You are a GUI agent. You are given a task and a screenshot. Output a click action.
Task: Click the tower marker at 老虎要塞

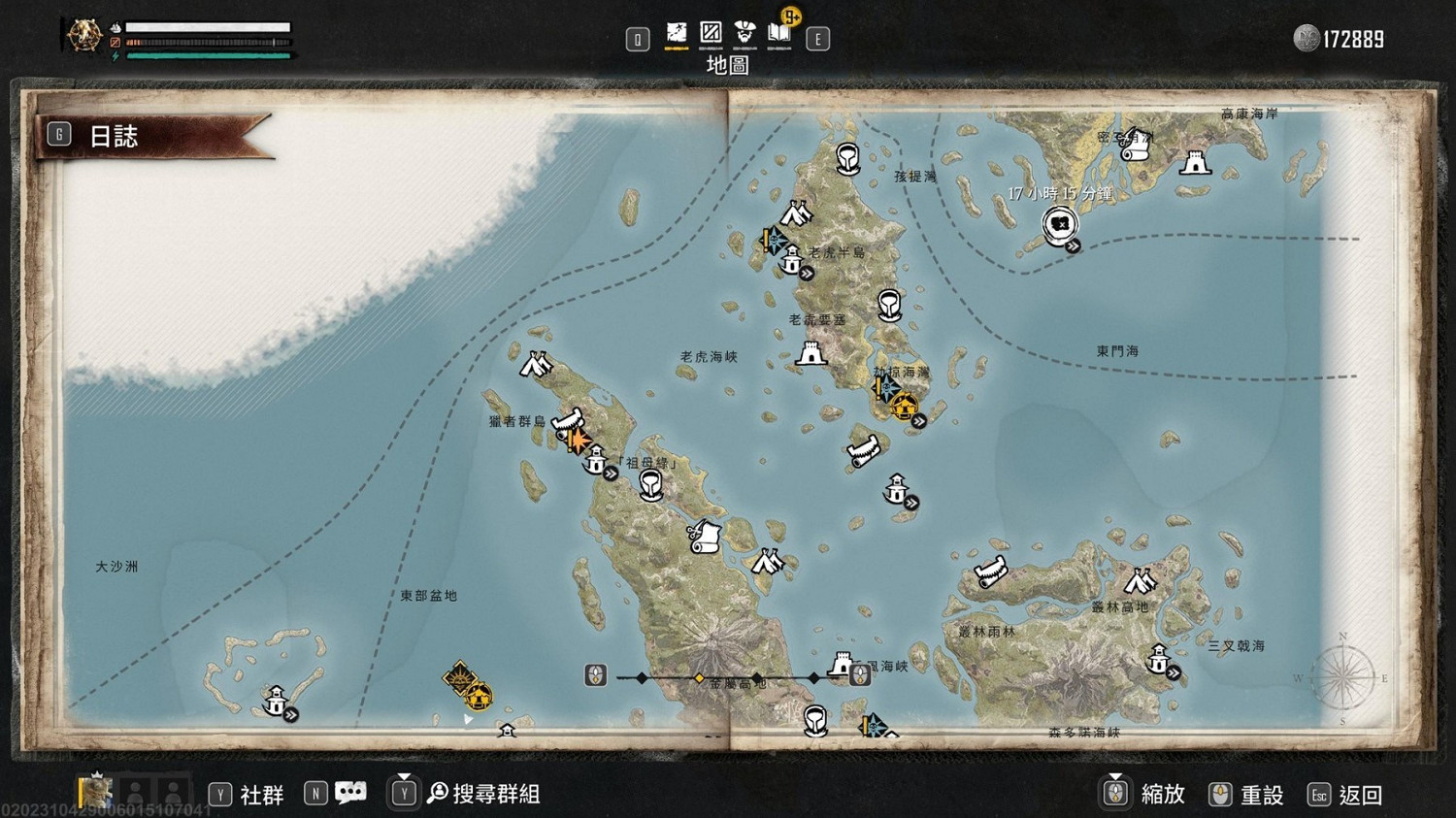[811, 353]
